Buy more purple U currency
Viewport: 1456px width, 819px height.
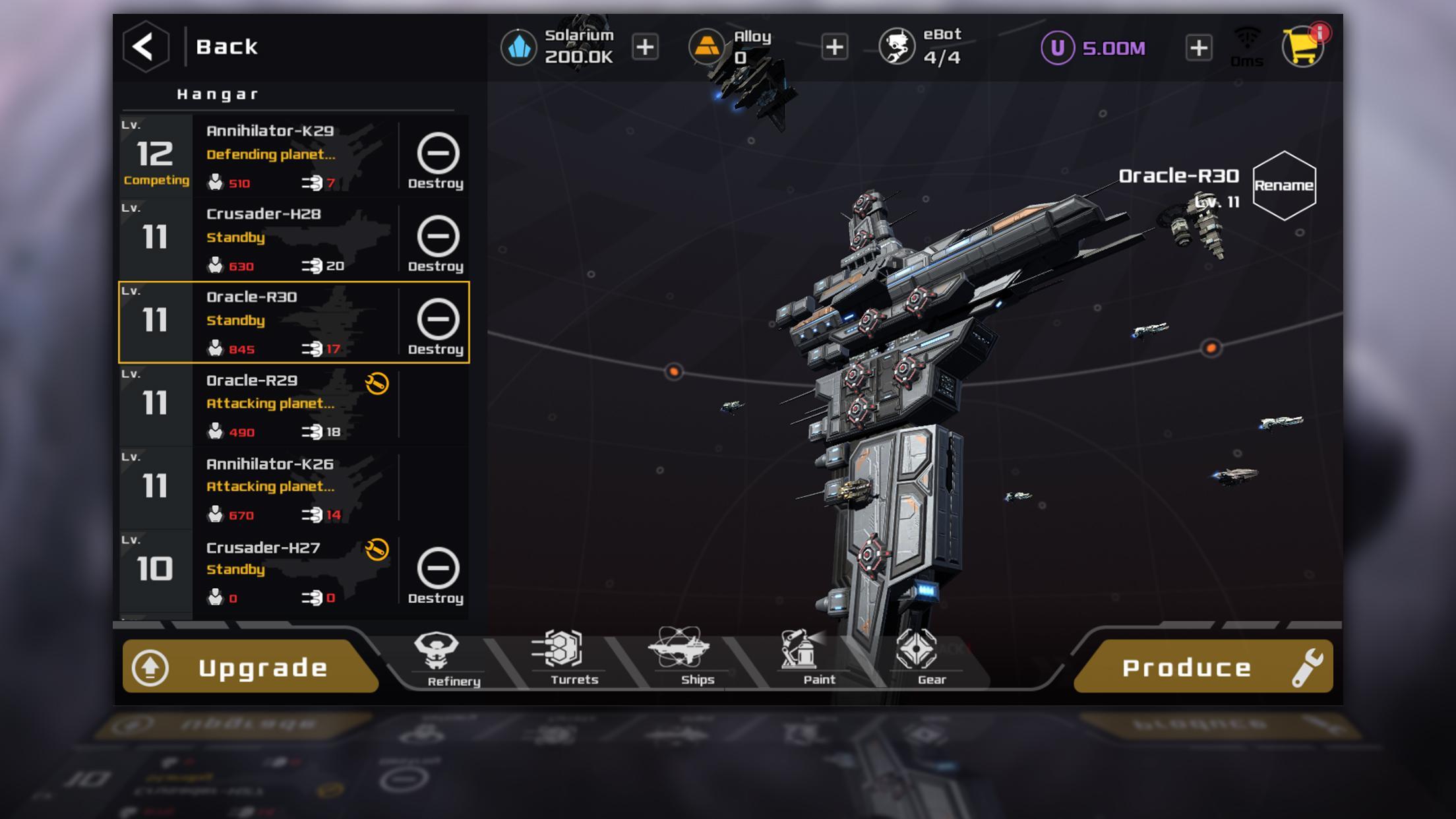1198,48
